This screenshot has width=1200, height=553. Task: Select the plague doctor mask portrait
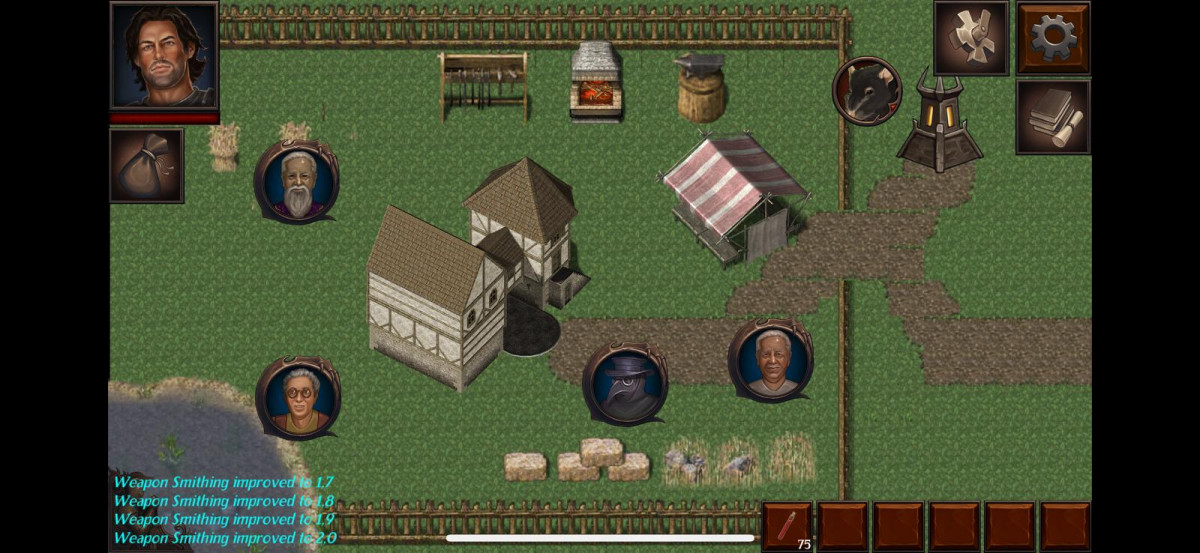(624, 383)
